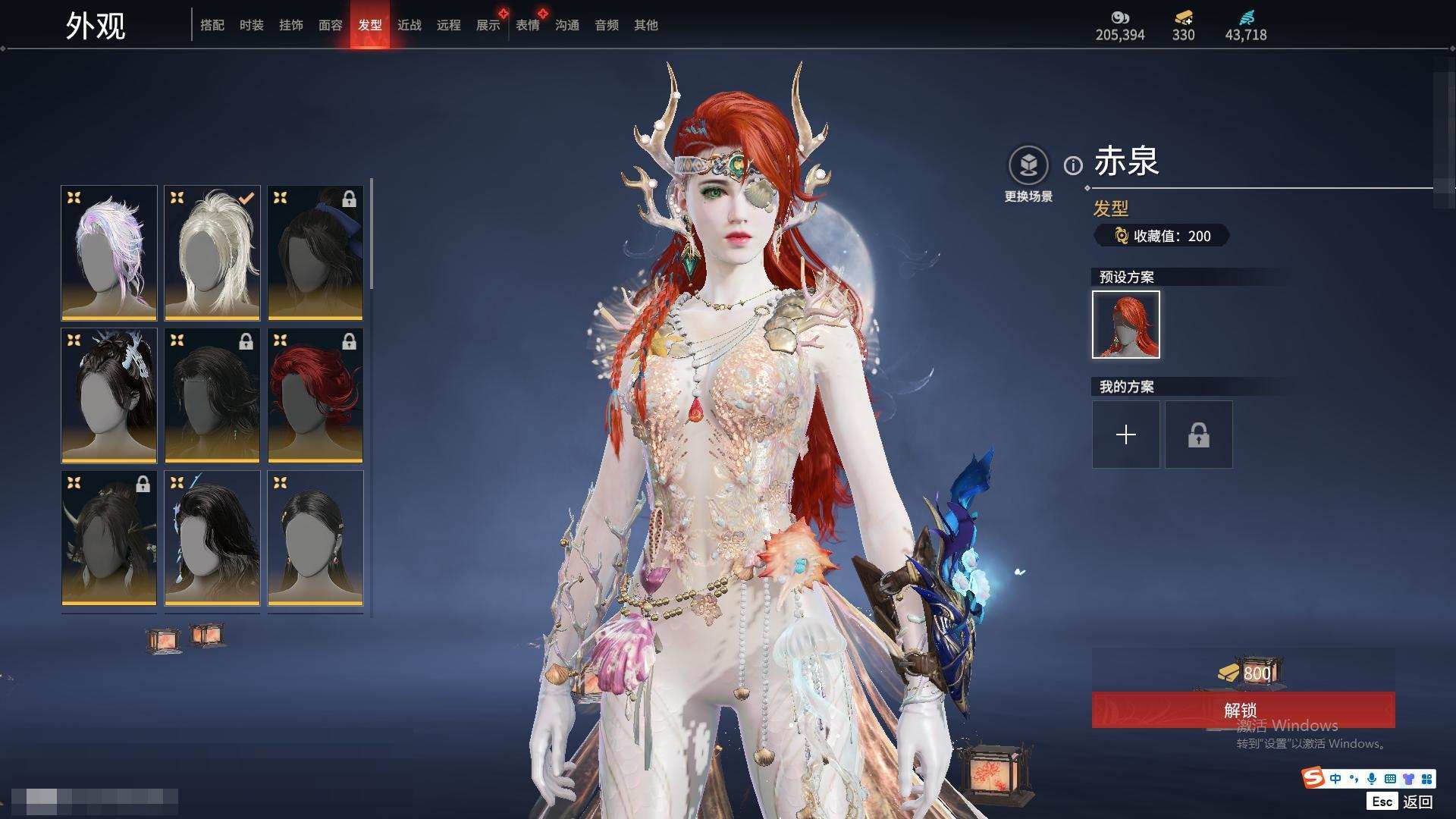The image size is (1456, 819).
Task: Choose the pink-white spiky hairstyle
Action: click(x=109, y=253)
